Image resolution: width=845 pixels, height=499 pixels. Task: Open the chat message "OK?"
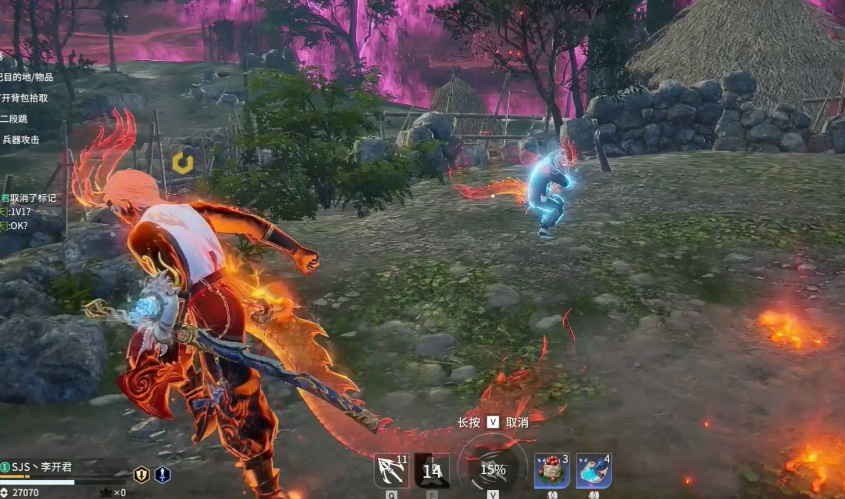20,226
